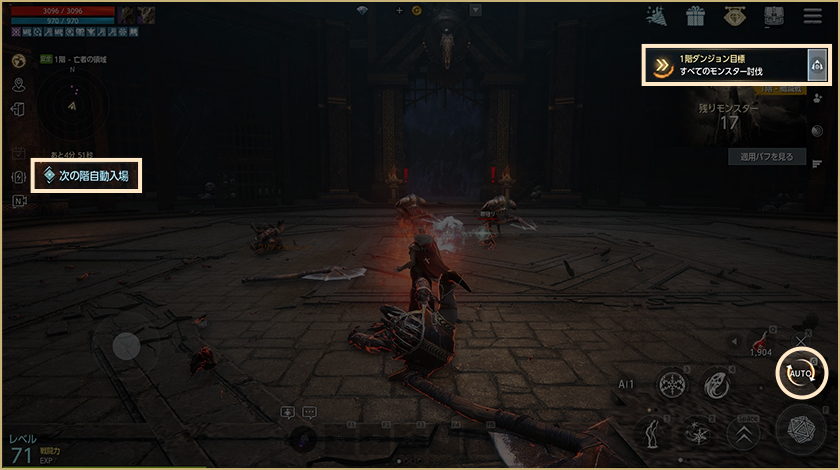The image size is (840, 470).
Task: Open the globe world map icon
Action: click(x=19, y=61)
